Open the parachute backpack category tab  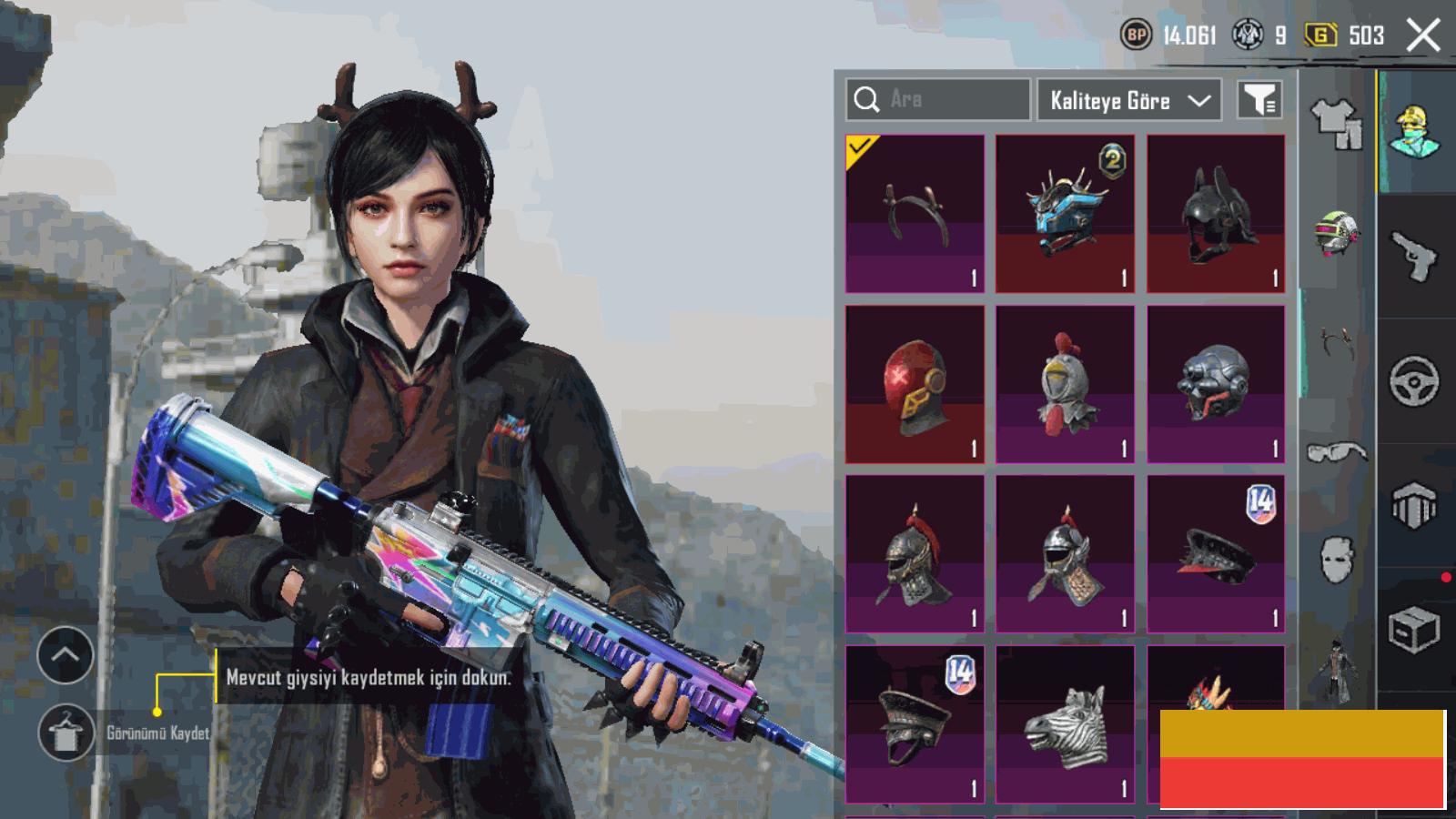click(x=1415, y=505)
